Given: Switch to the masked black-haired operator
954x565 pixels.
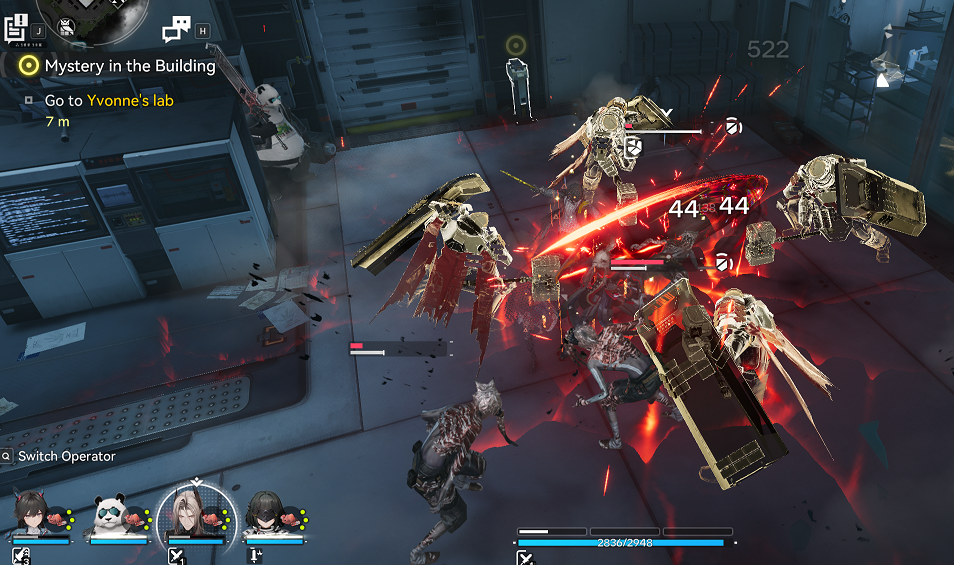Looking at the screenshot, I should point(265,514).
